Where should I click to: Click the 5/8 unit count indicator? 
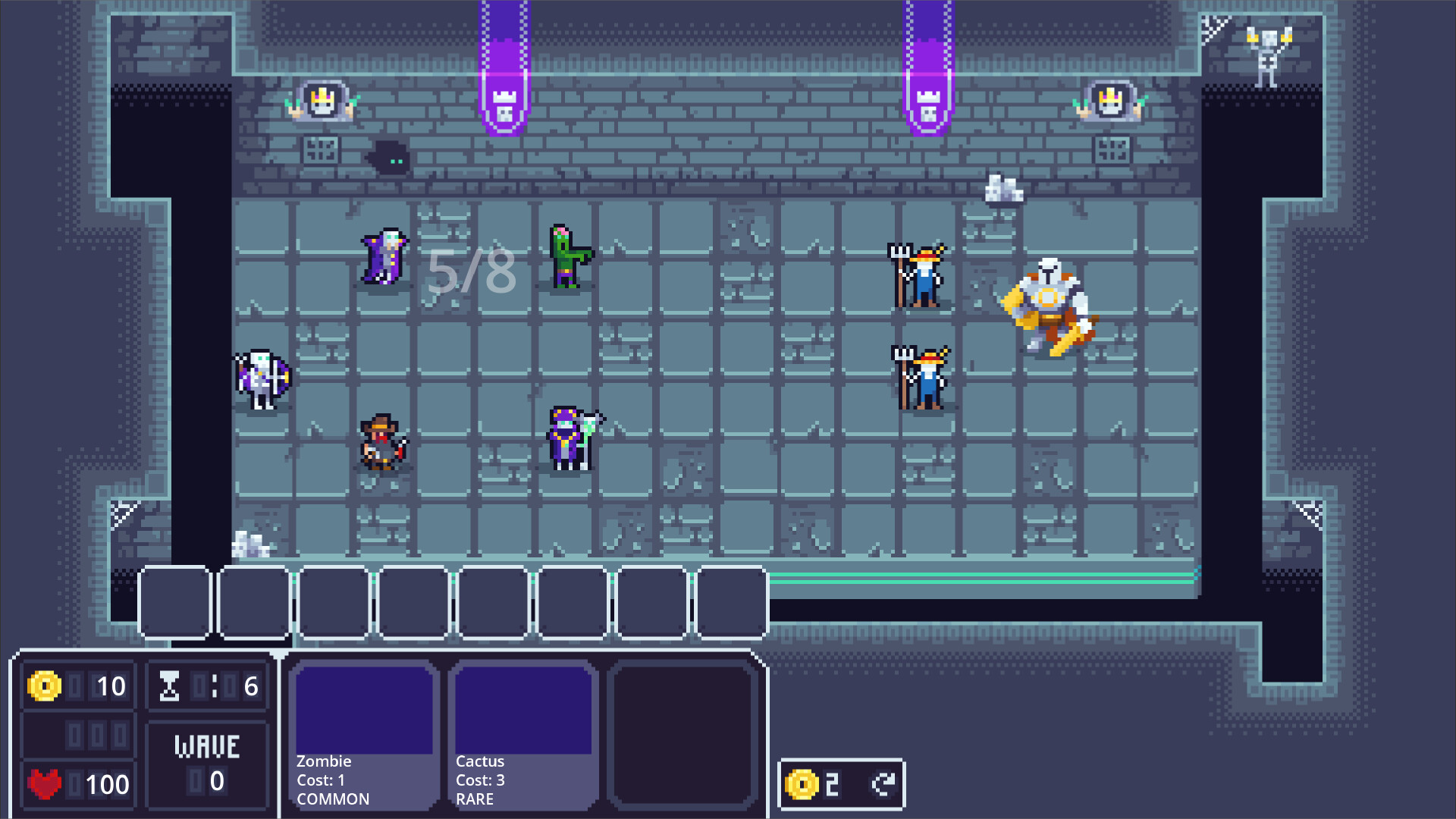coord(470,269)
